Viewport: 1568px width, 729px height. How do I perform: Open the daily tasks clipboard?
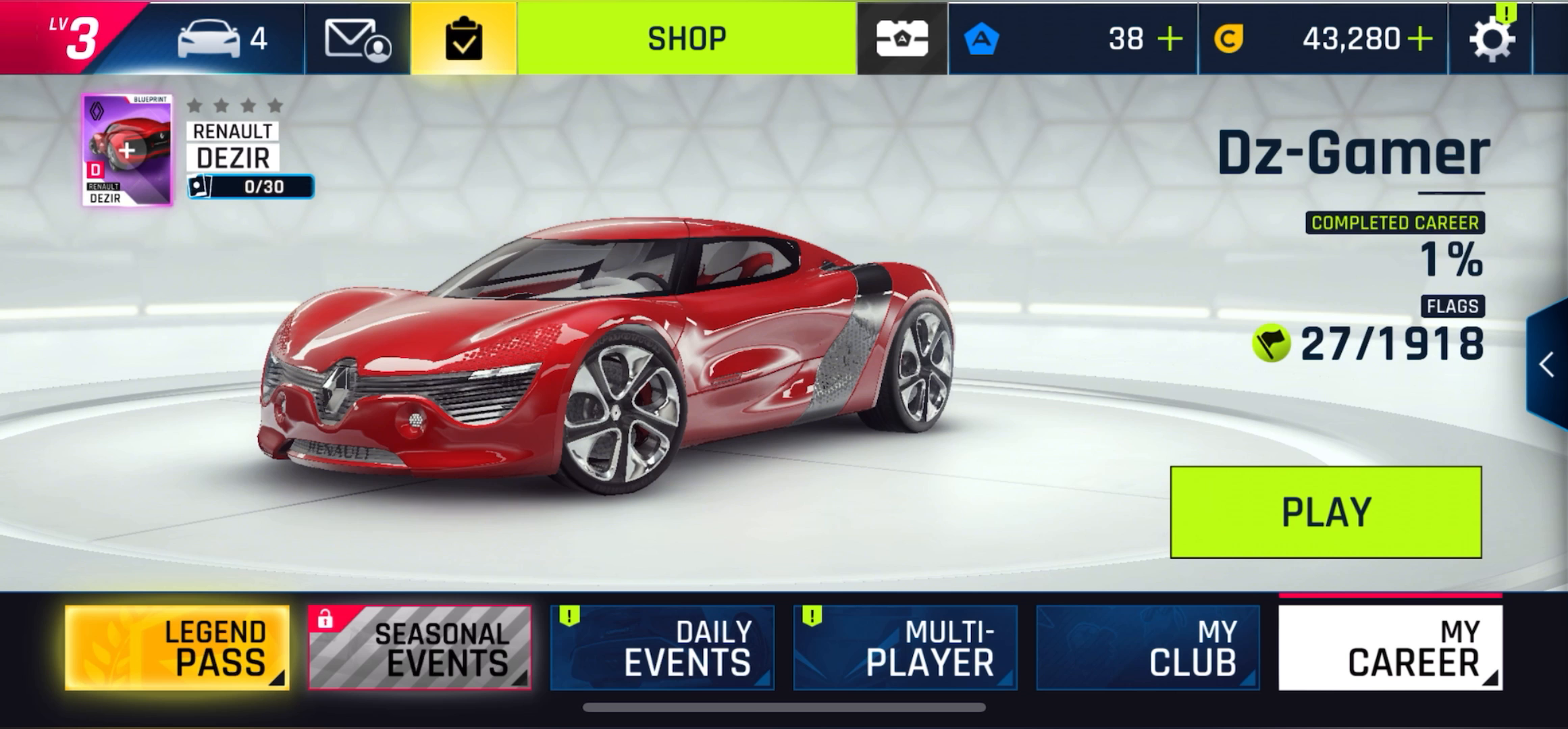coord(464,38)
